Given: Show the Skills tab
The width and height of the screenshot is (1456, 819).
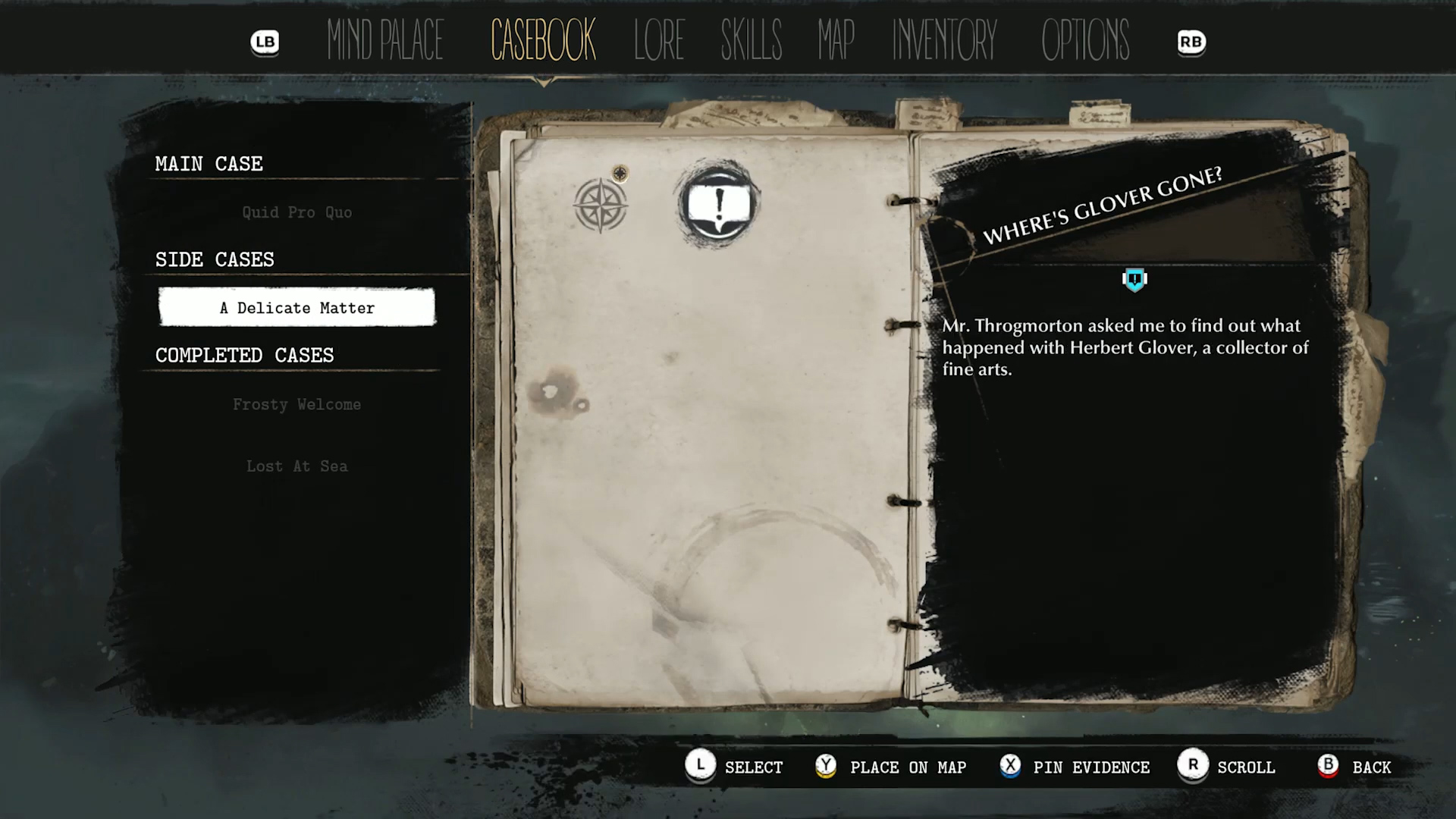Looking at the screenshot, I should pos(751,41).
